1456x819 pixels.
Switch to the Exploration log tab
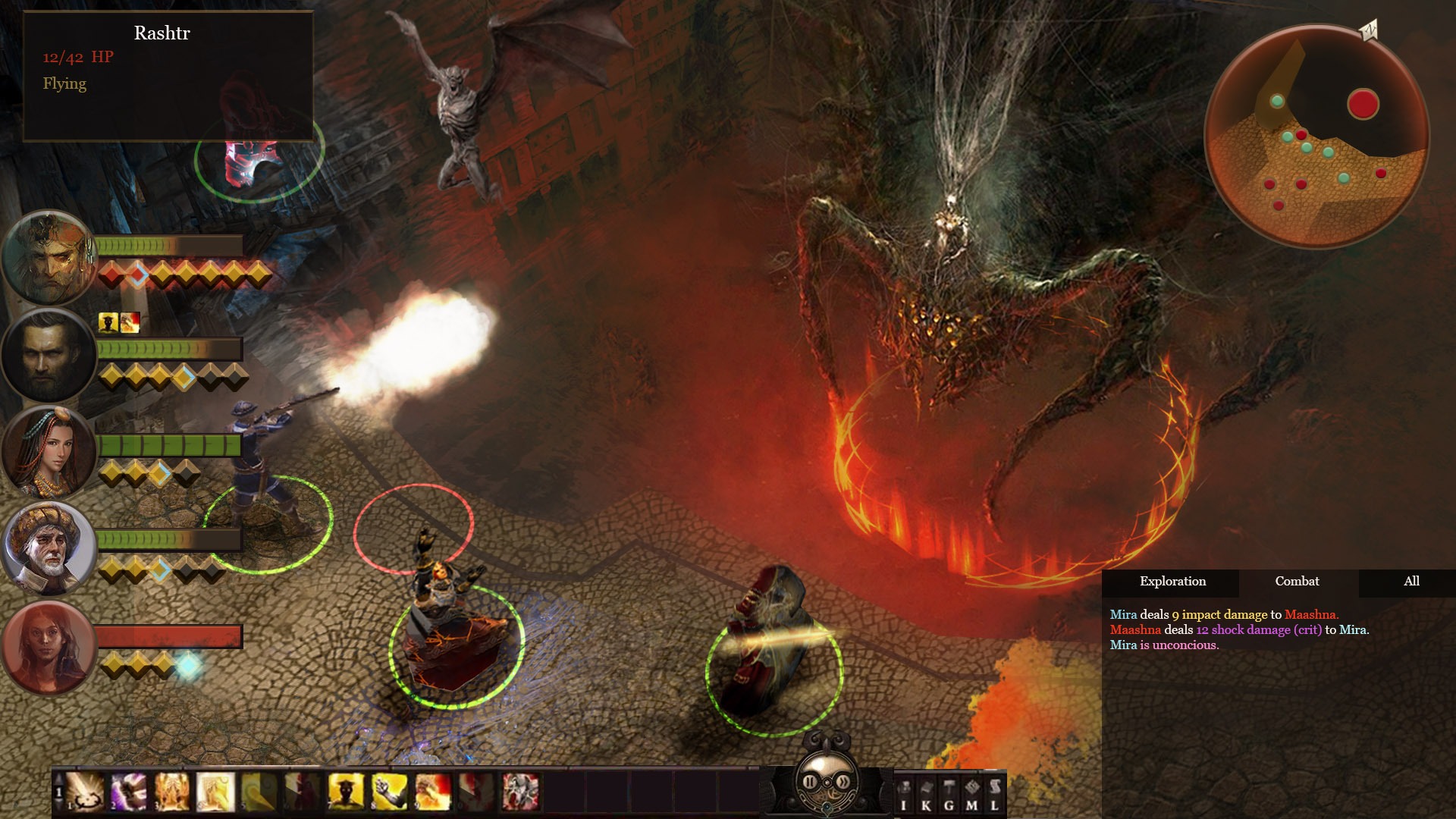click(1172, 582)
